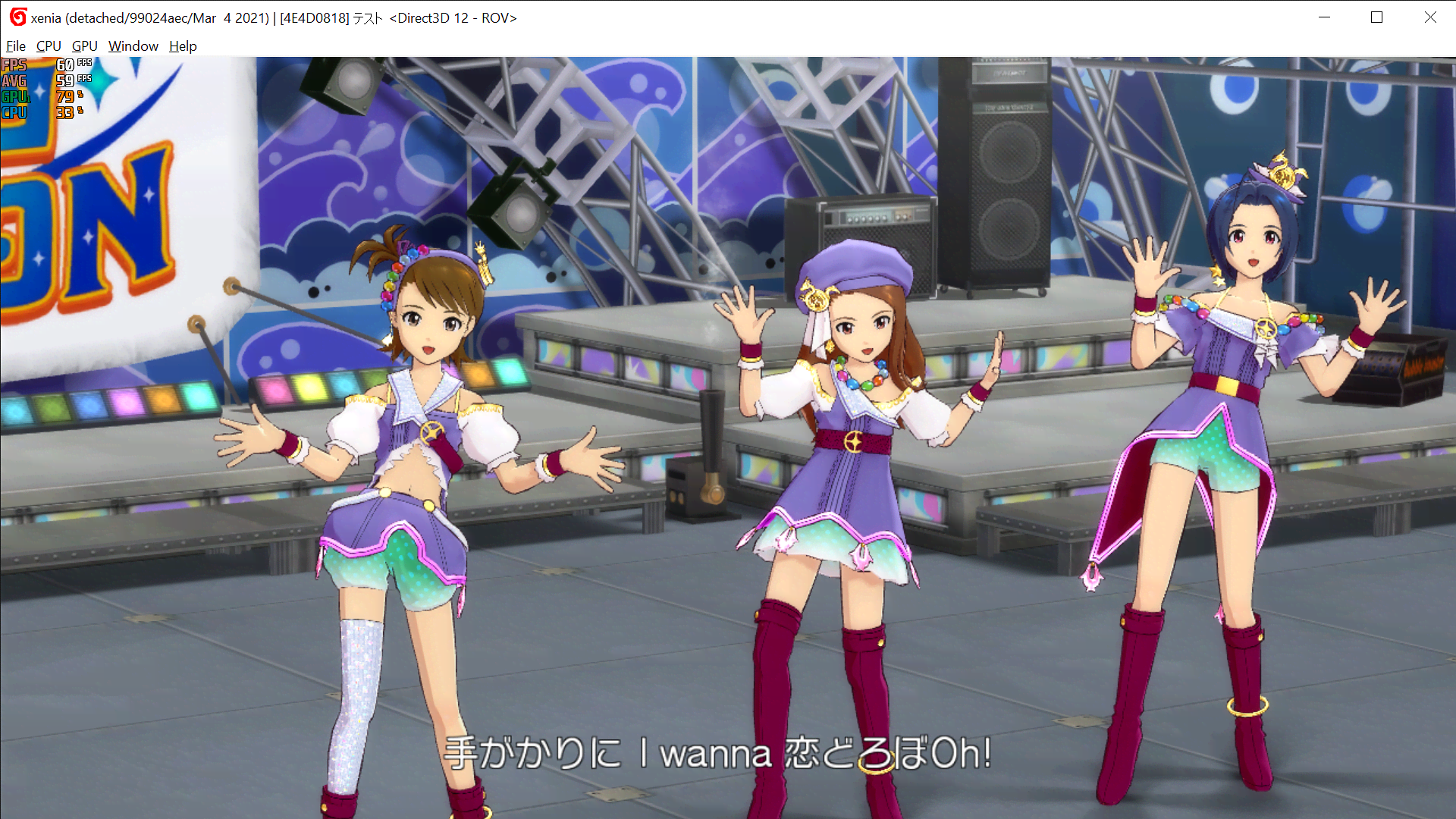
Task: Close the Xenia emulator
Action: 1431,17
